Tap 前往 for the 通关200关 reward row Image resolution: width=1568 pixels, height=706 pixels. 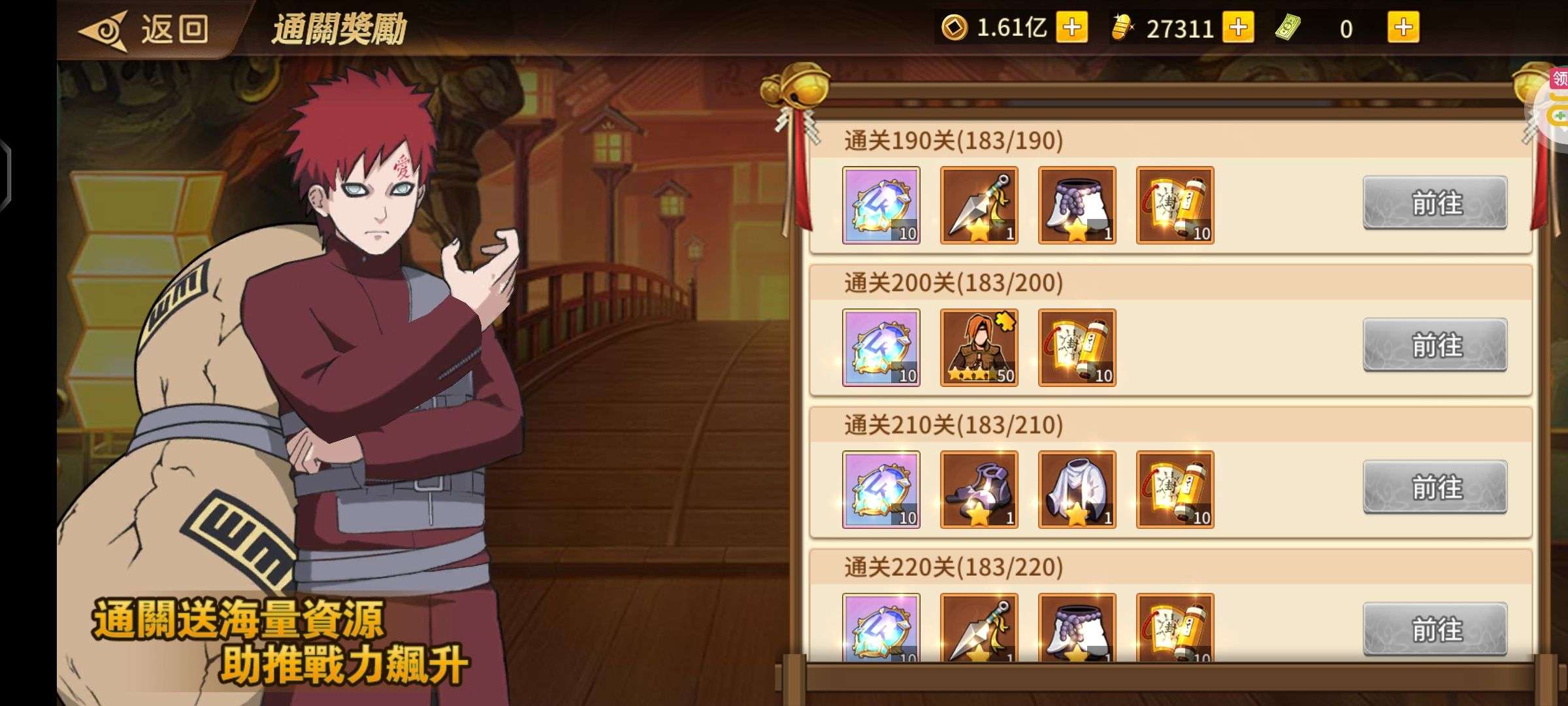1435,346
